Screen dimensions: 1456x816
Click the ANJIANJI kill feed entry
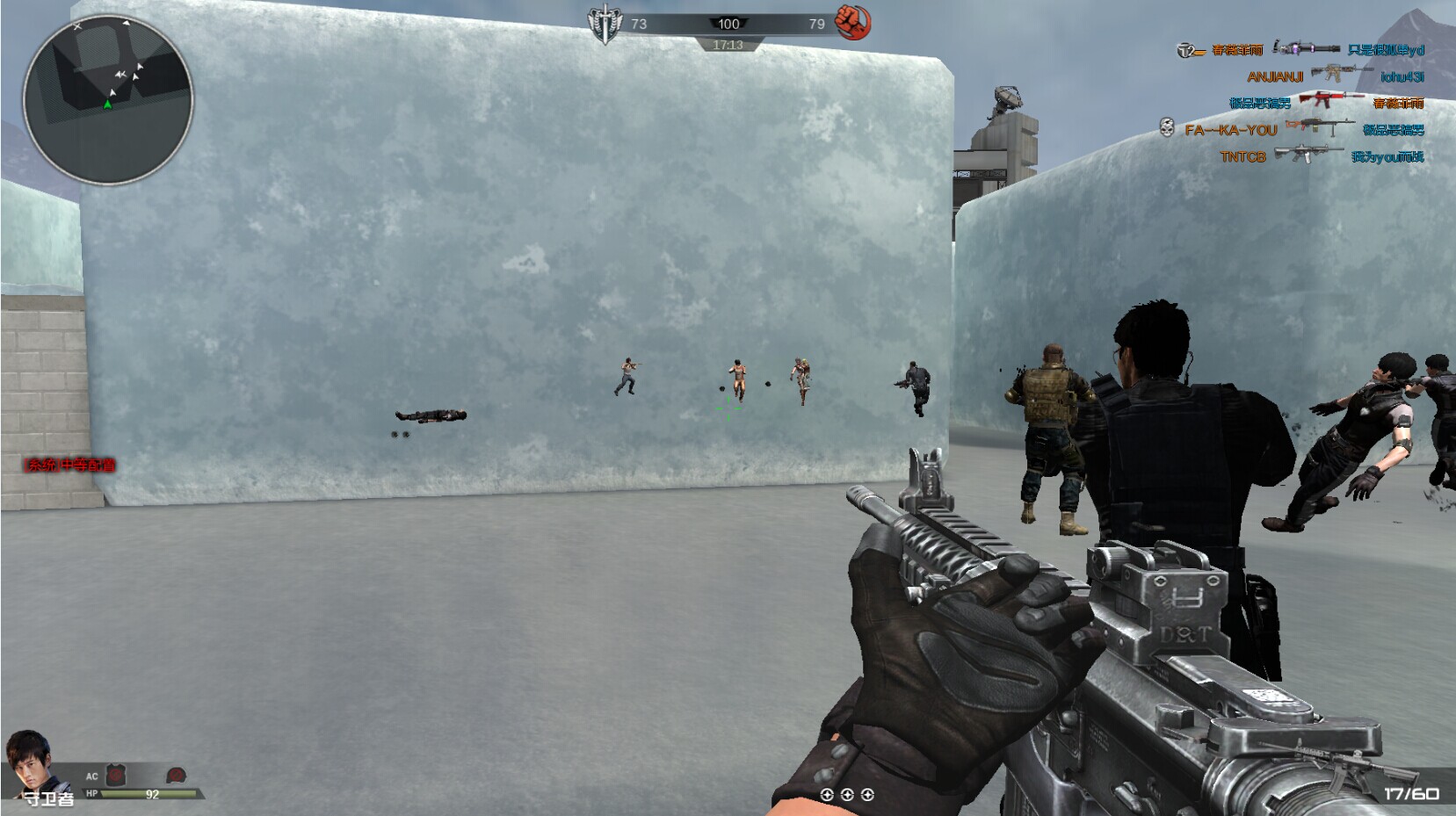[x=1274, y=77]
